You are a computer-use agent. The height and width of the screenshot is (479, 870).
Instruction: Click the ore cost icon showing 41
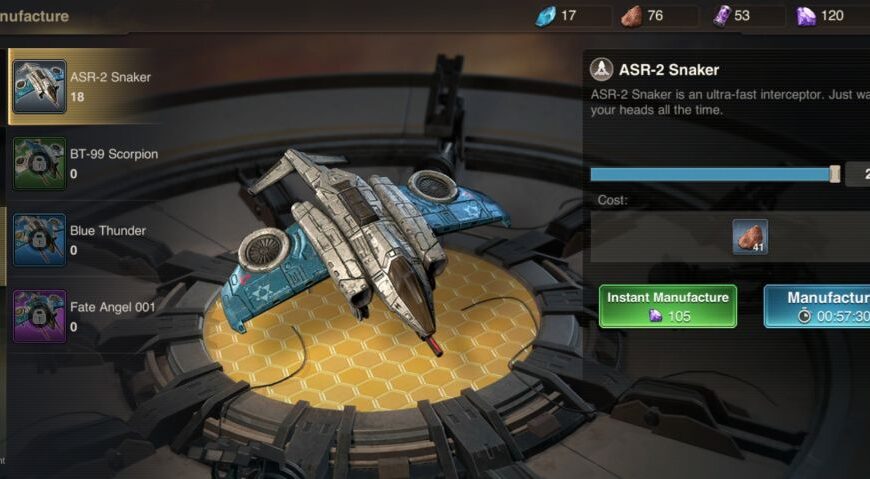tap(750, 237)
